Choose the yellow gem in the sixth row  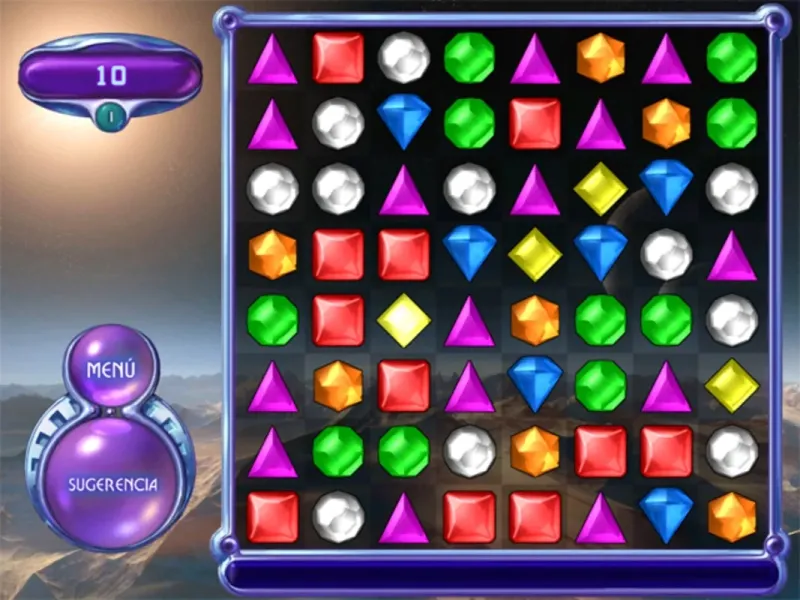[732, 385]
